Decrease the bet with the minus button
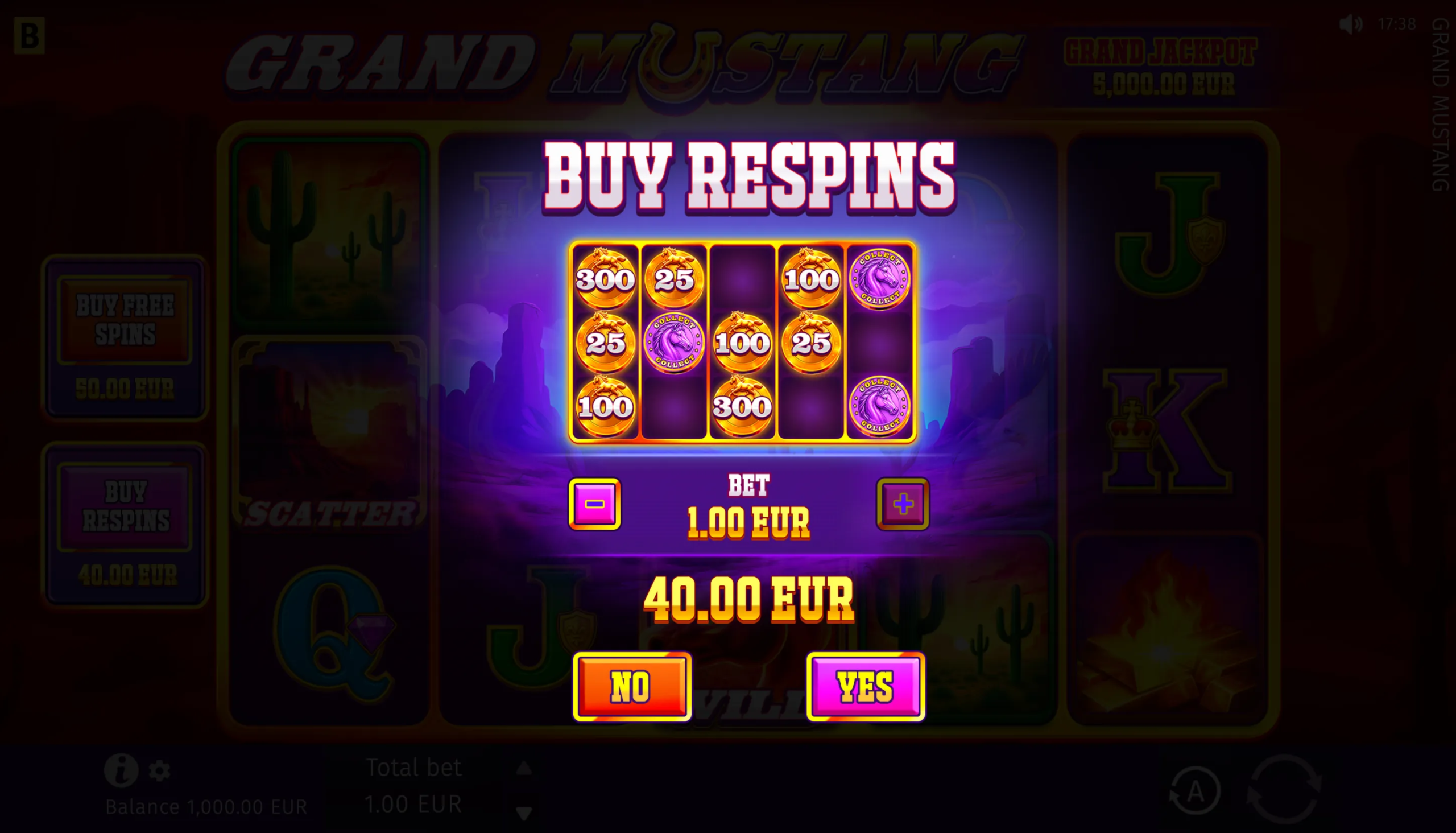 click(594, 504)
